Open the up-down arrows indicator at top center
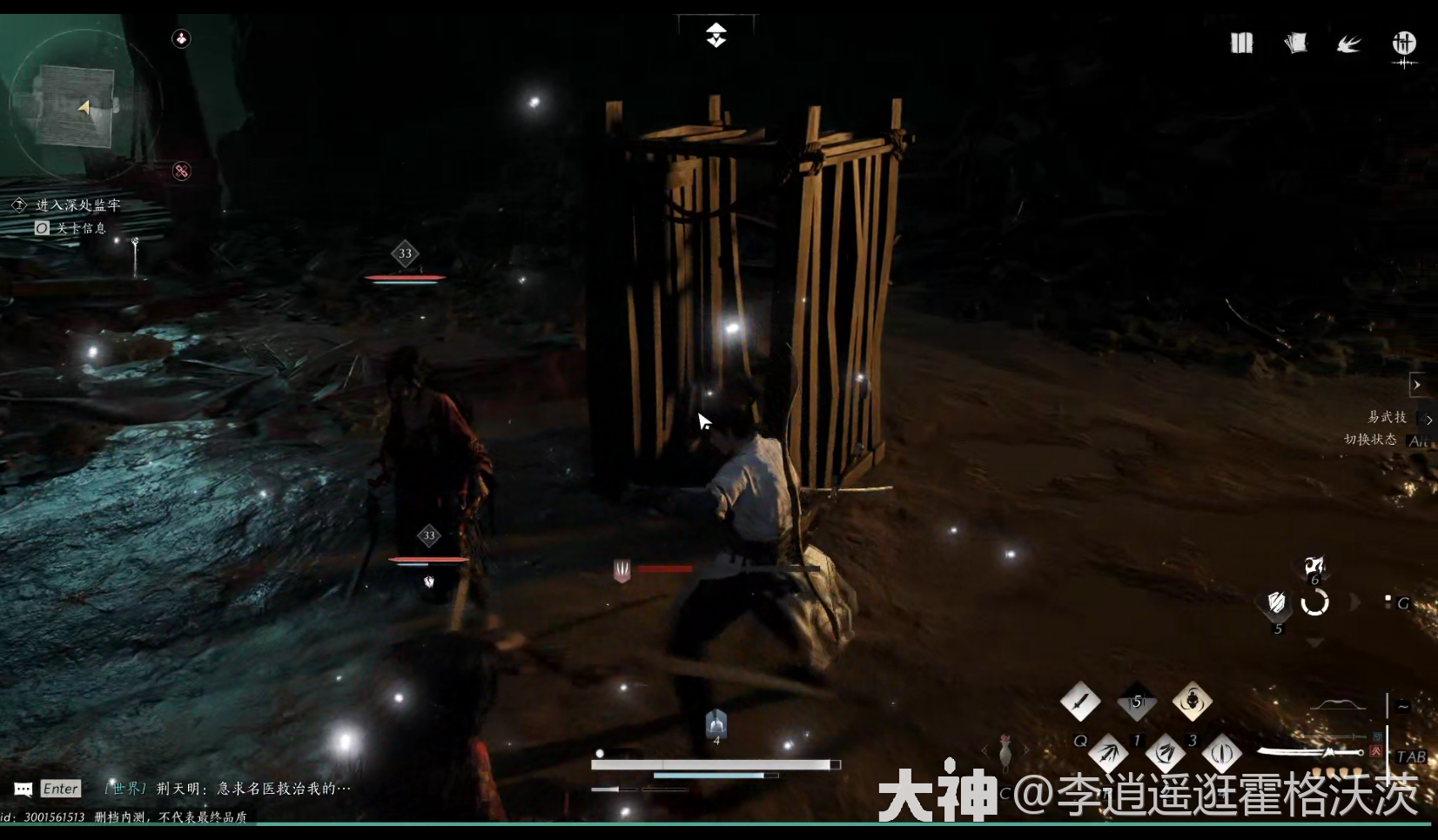The width and height of the screenshot is (1438, 840). click(x=716, y=35)
